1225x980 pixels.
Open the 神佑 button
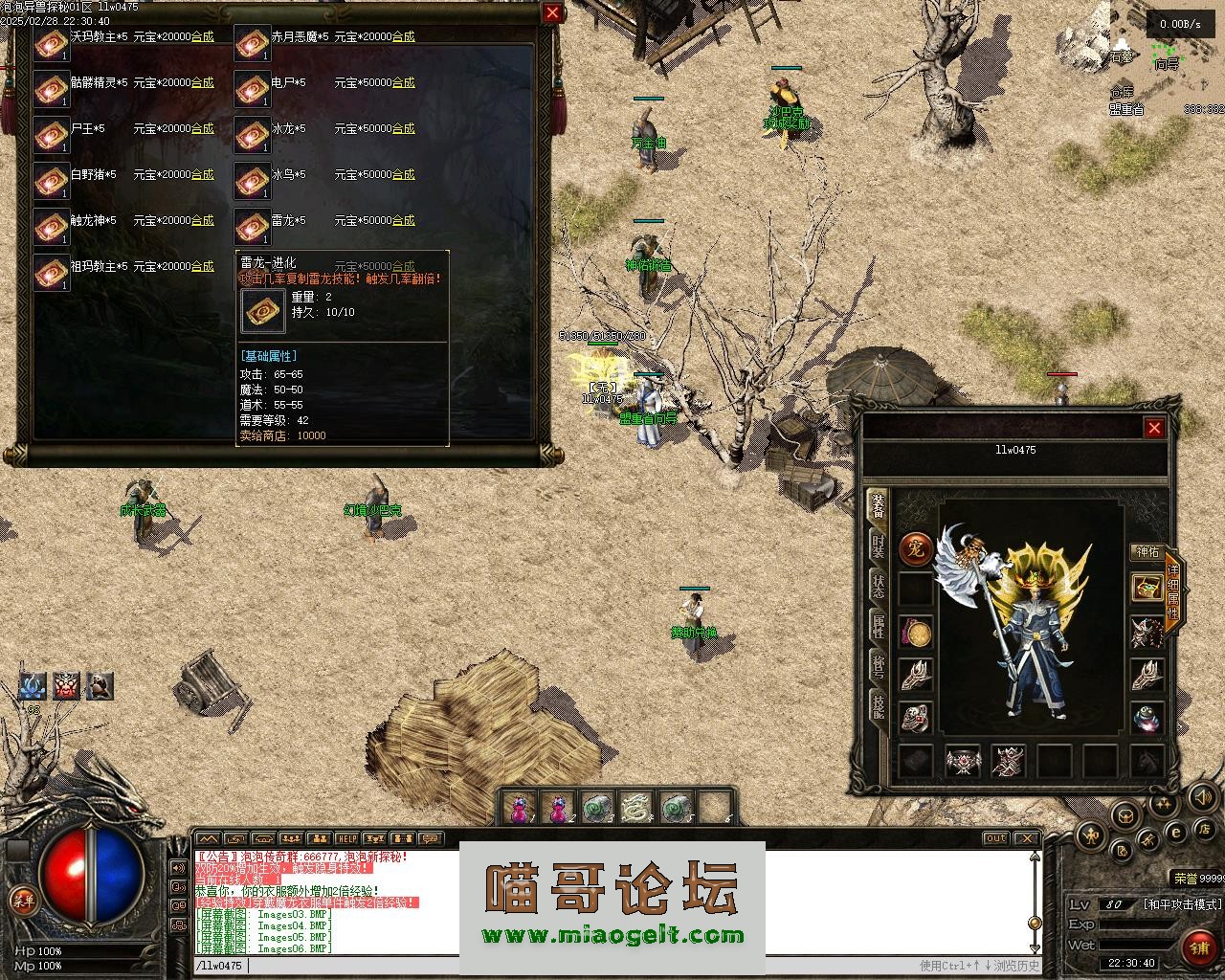click(1147, 552)
